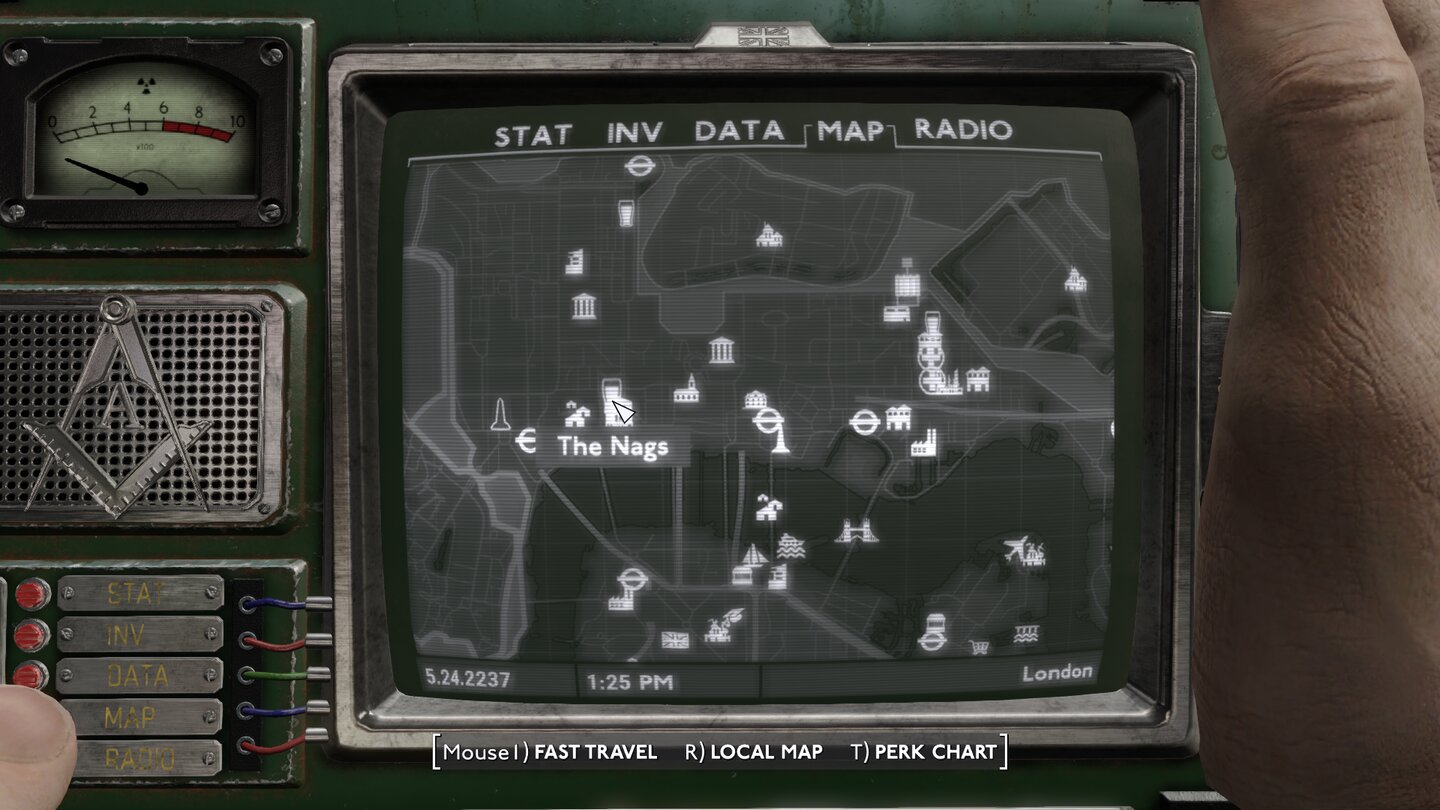
Task: Select the sailboat dock marker
Action: (752, 555)
